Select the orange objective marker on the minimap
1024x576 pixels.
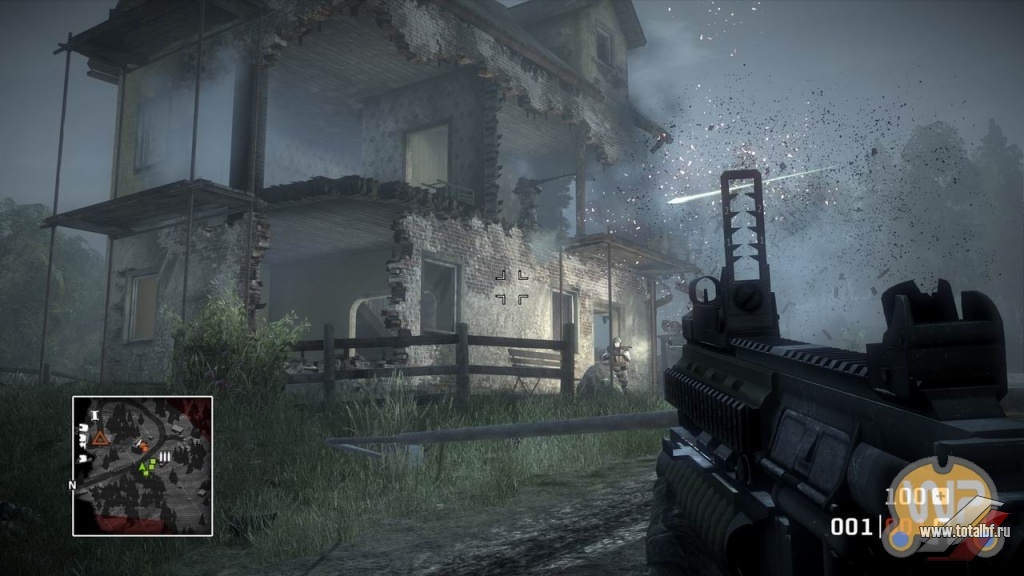(x=143, y=446)
